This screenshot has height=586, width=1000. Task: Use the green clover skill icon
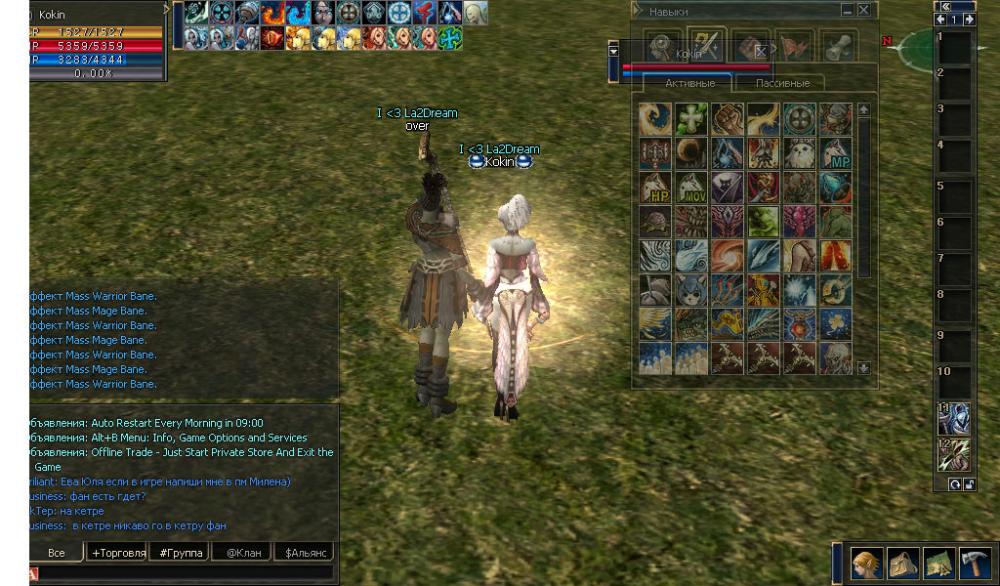(691, 120)
